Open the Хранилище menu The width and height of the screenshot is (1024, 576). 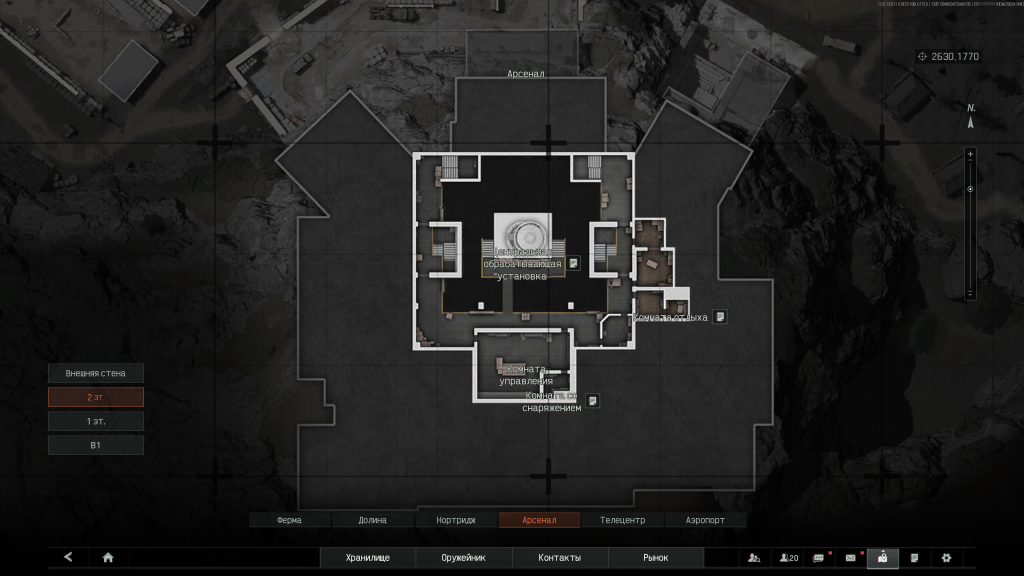[x=367, y=558]
